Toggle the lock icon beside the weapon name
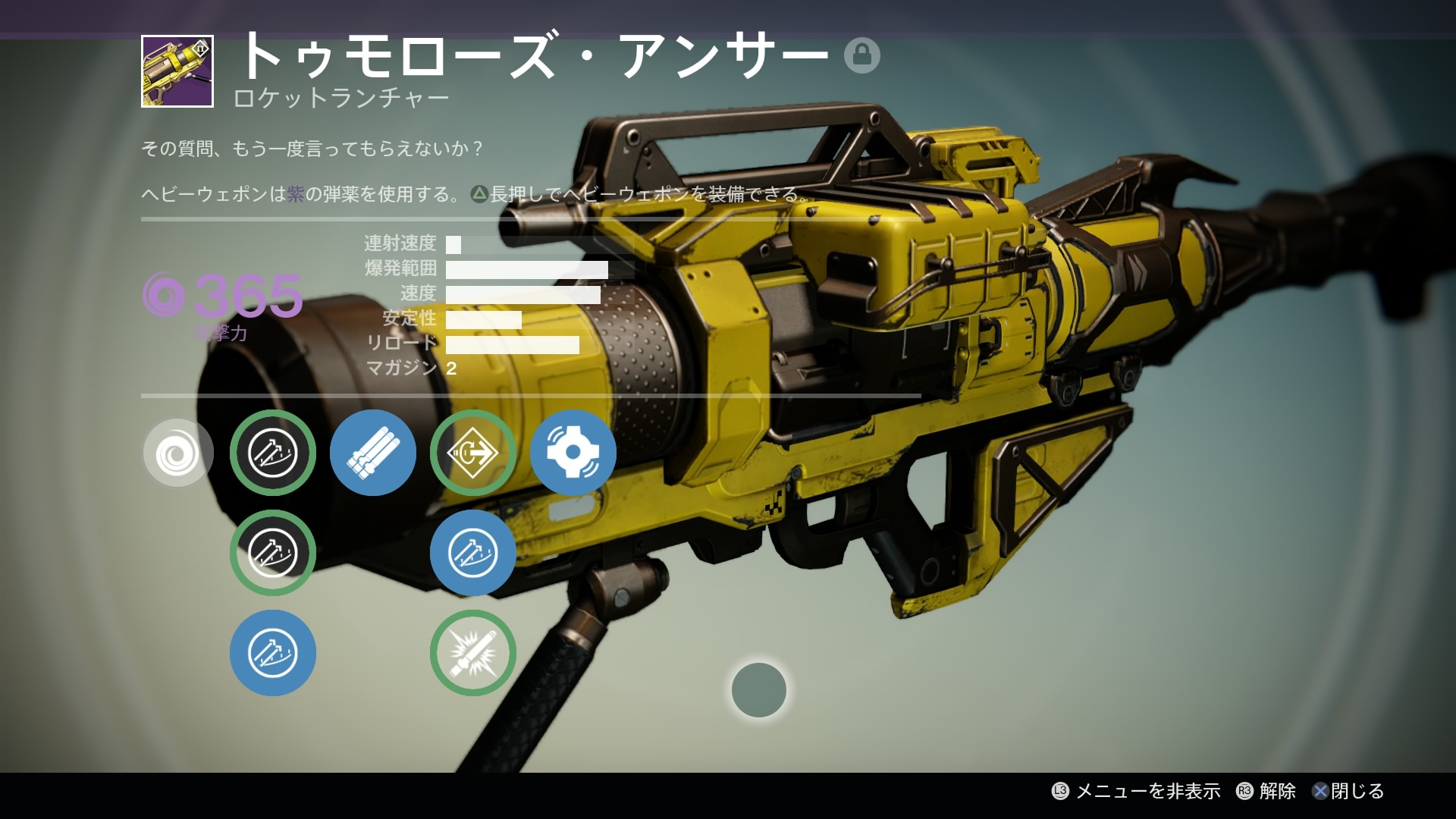Viewport: 1456px width, 819px height. point(861,55)
